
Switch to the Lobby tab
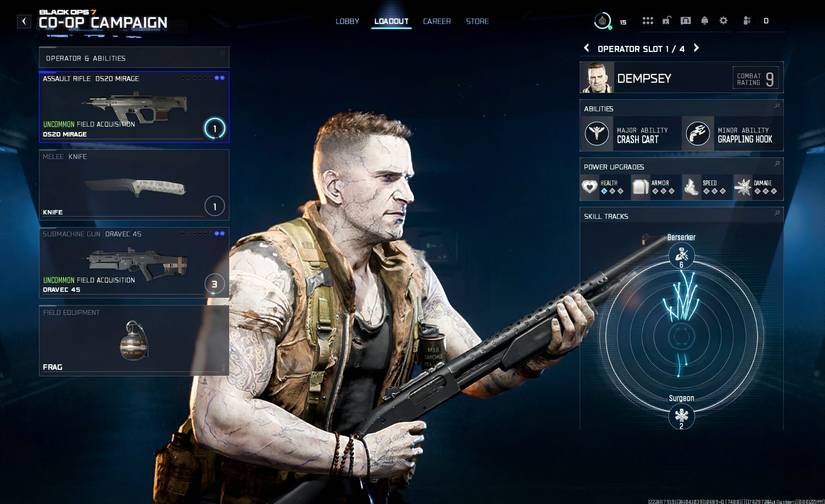pyautogui.click(x=347, y=21)
